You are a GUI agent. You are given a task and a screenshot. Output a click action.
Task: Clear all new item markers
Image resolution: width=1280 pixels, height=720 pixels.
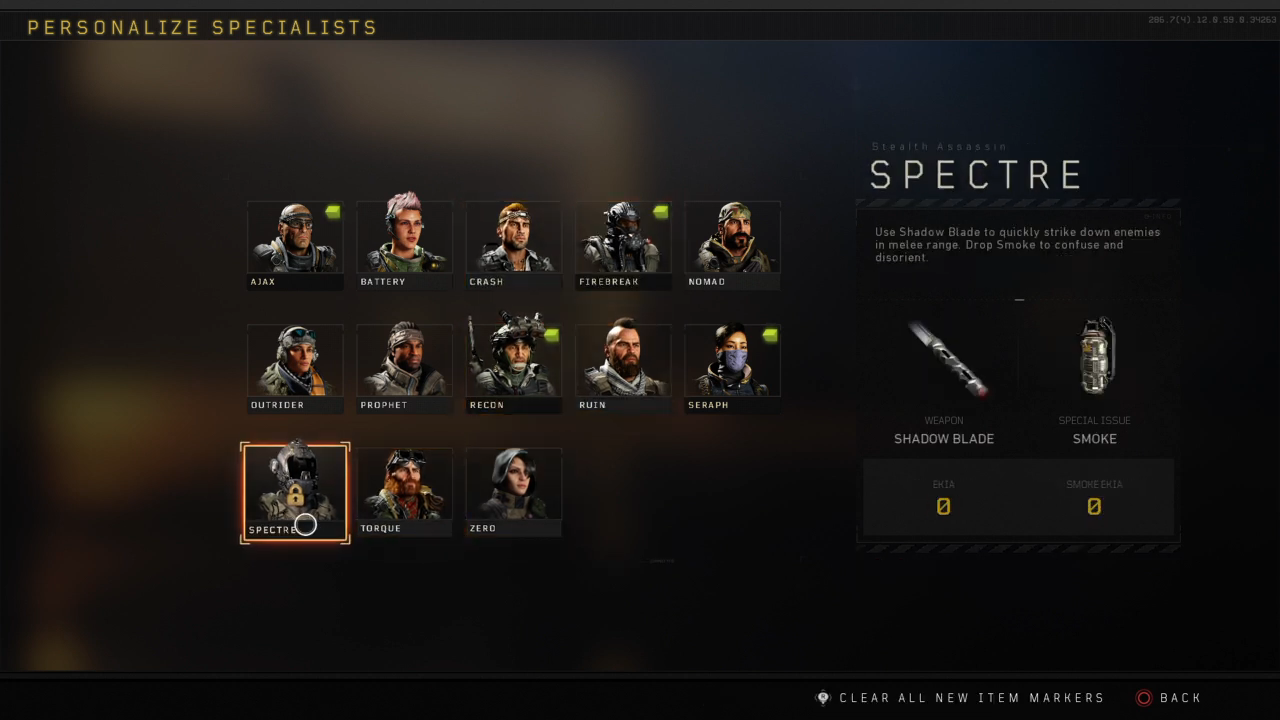coord(960,698)
